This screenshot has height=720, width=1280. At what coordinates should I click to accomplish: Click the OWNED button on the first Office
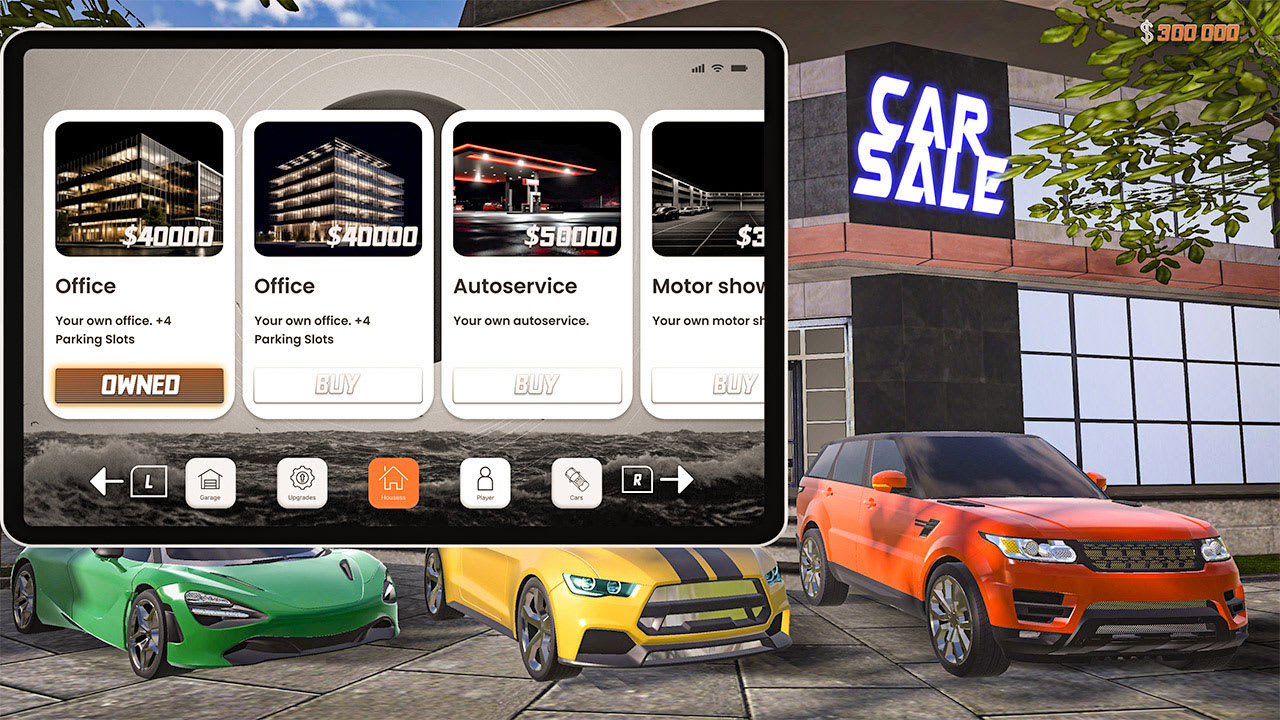(138, 385)
